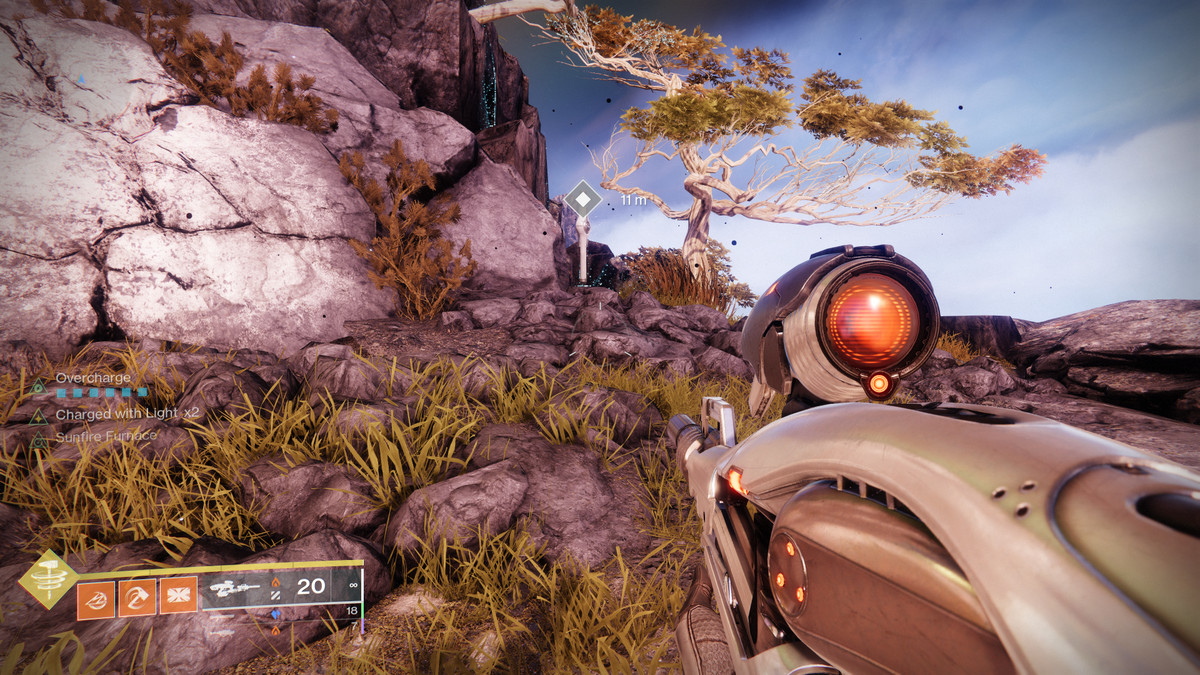Select the Overcharge buff icon
The height and width of the screenshot is (675, 1200).
click(38, 385)
